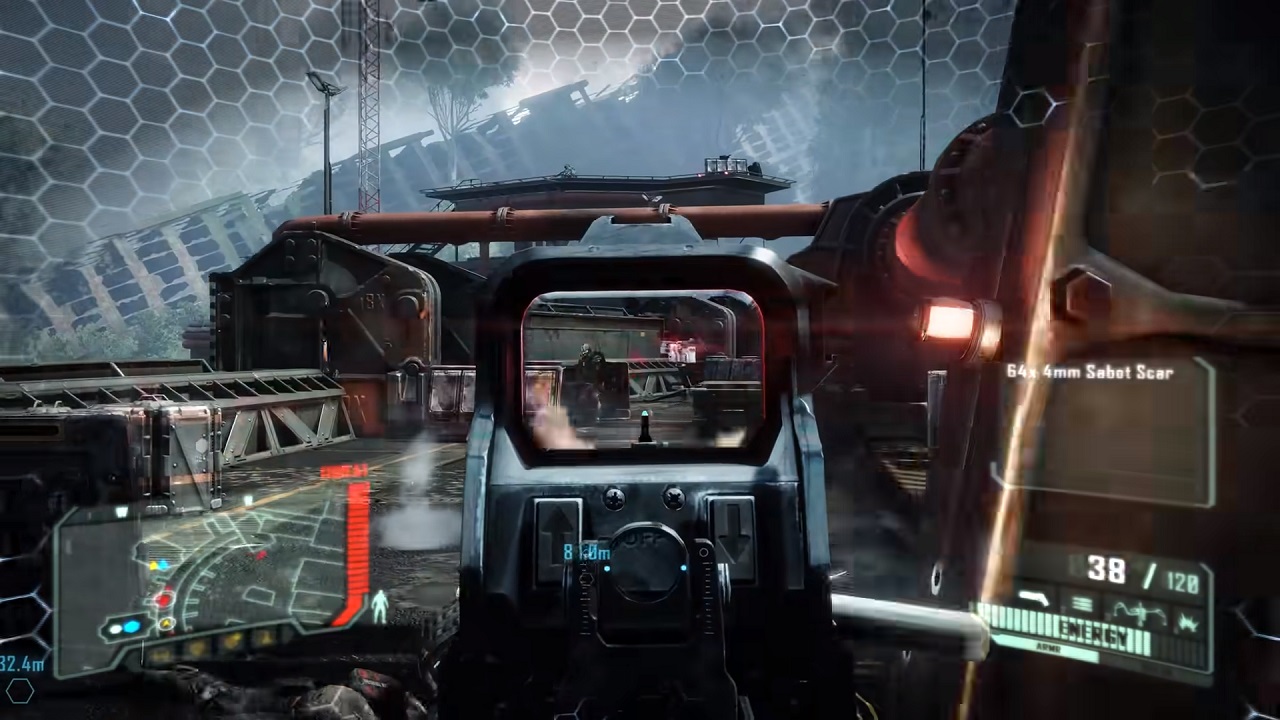
Task: Click the yellow arrow player marker on minimap
Action: (x=168, y=623)
